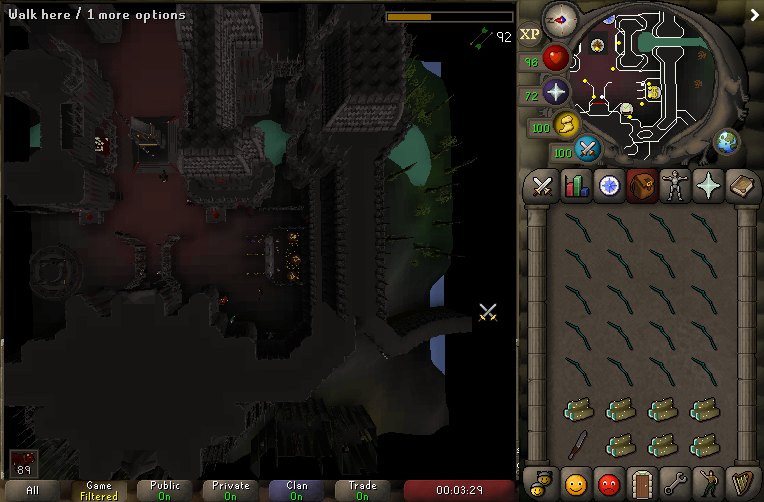764x502 pixels.
Task: Open the Prayer tab
Action: coord(707,186)
